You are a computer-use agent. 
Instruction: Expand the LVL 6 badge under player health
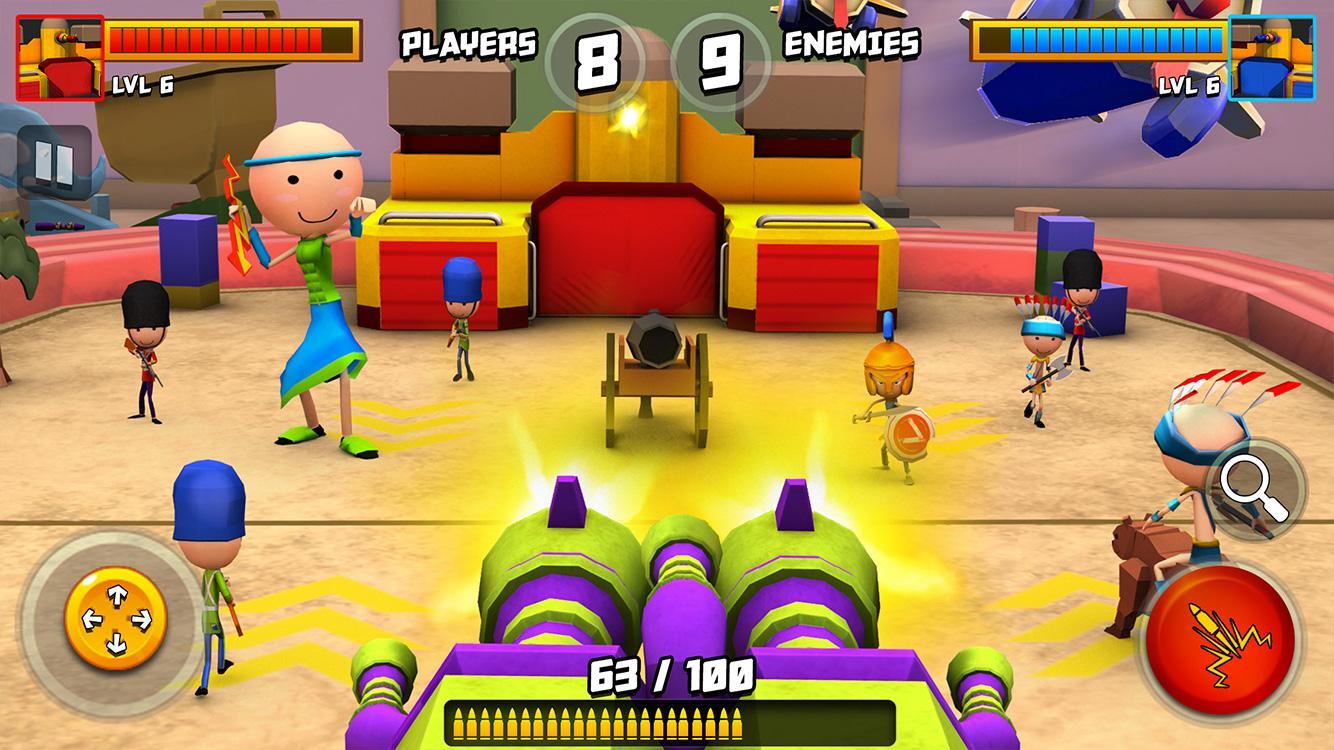tap(142, 86)
